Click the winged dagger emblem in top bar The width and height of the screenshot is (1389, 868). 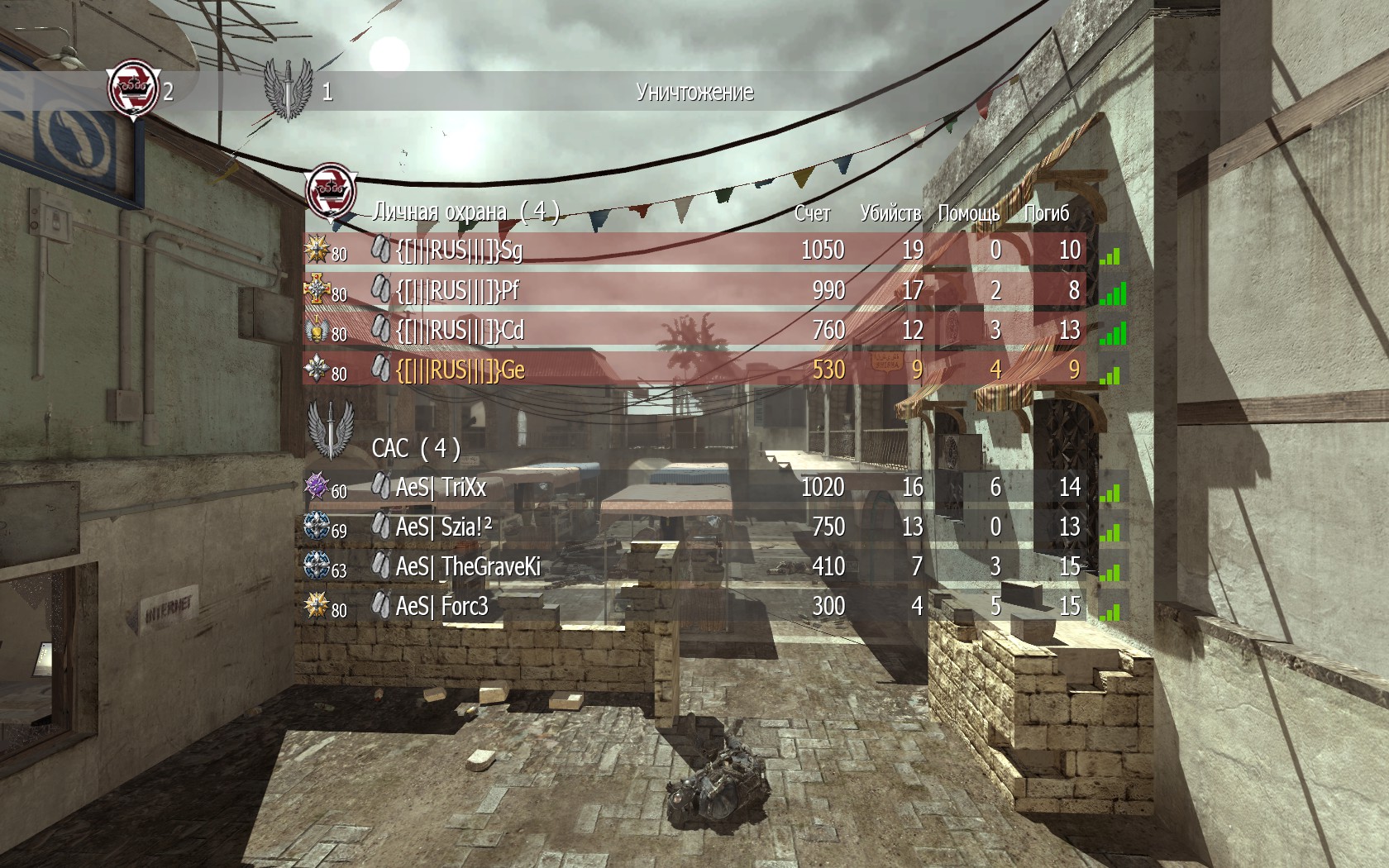287,89
